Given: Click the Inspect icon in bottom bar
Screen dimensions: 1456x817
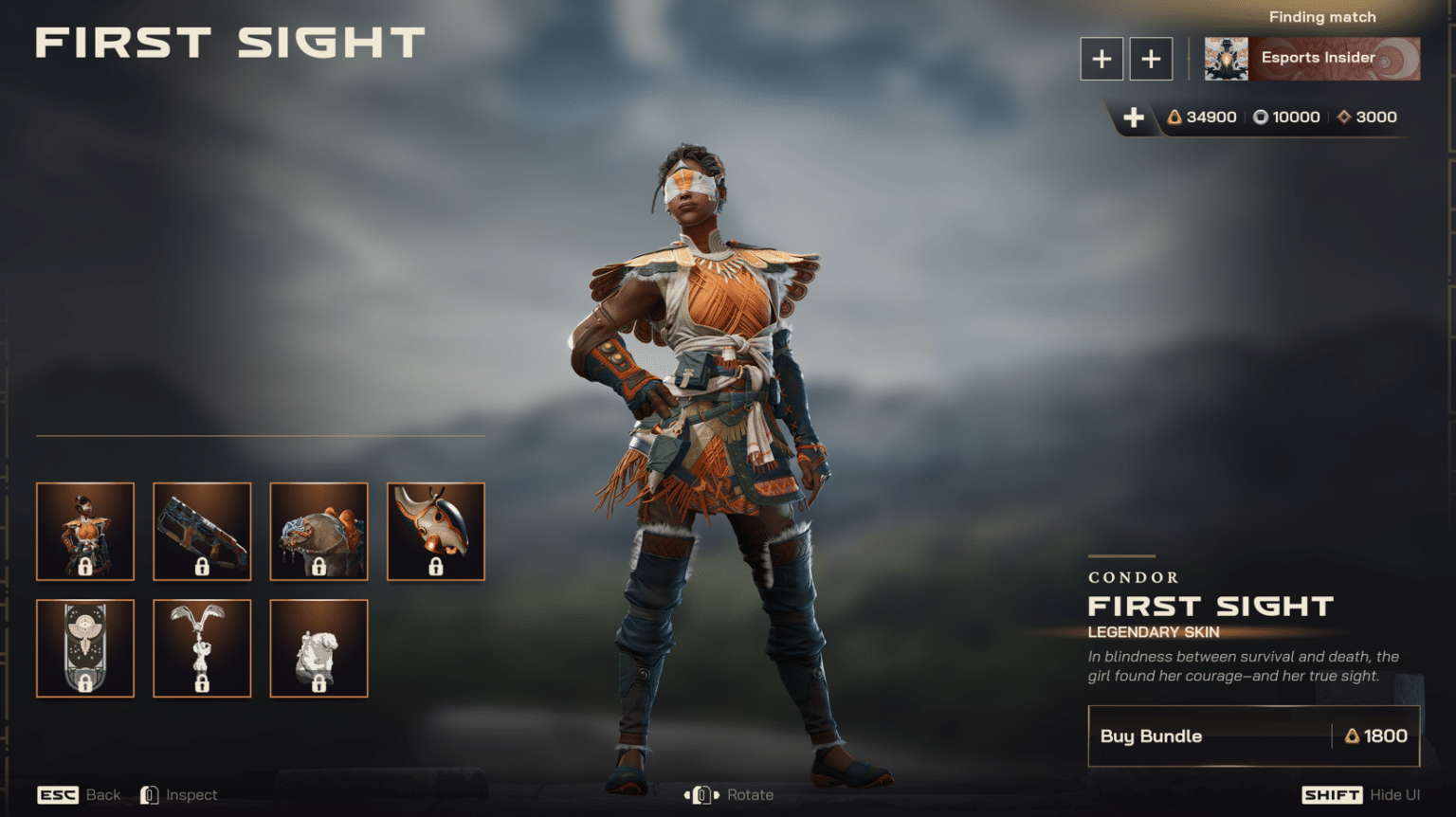Looking at the screenshot, I should pyautogui.click(x=149, y=794).
